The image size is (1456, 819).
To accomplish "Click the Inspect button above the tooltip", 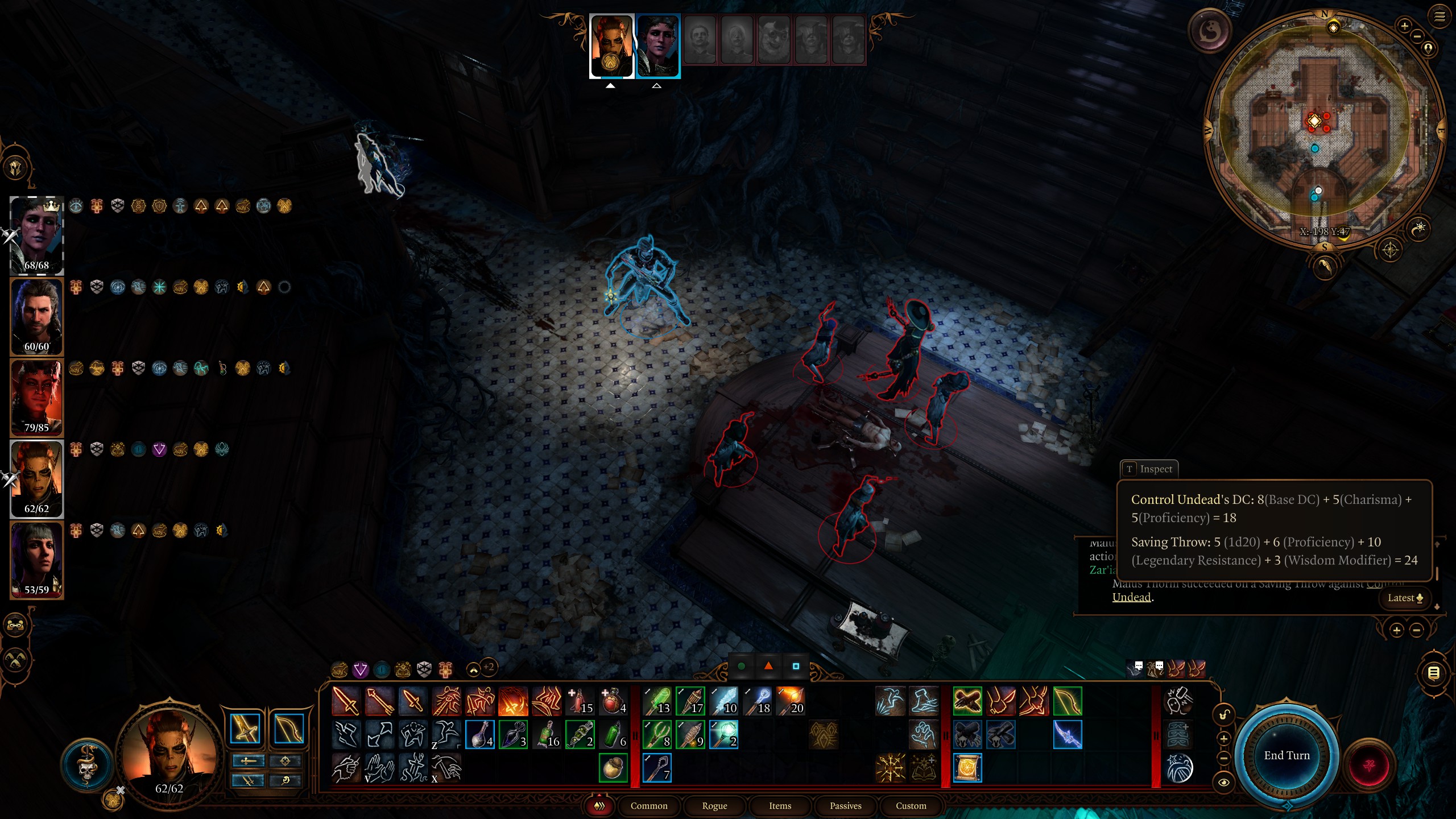I will (1149, 469).
